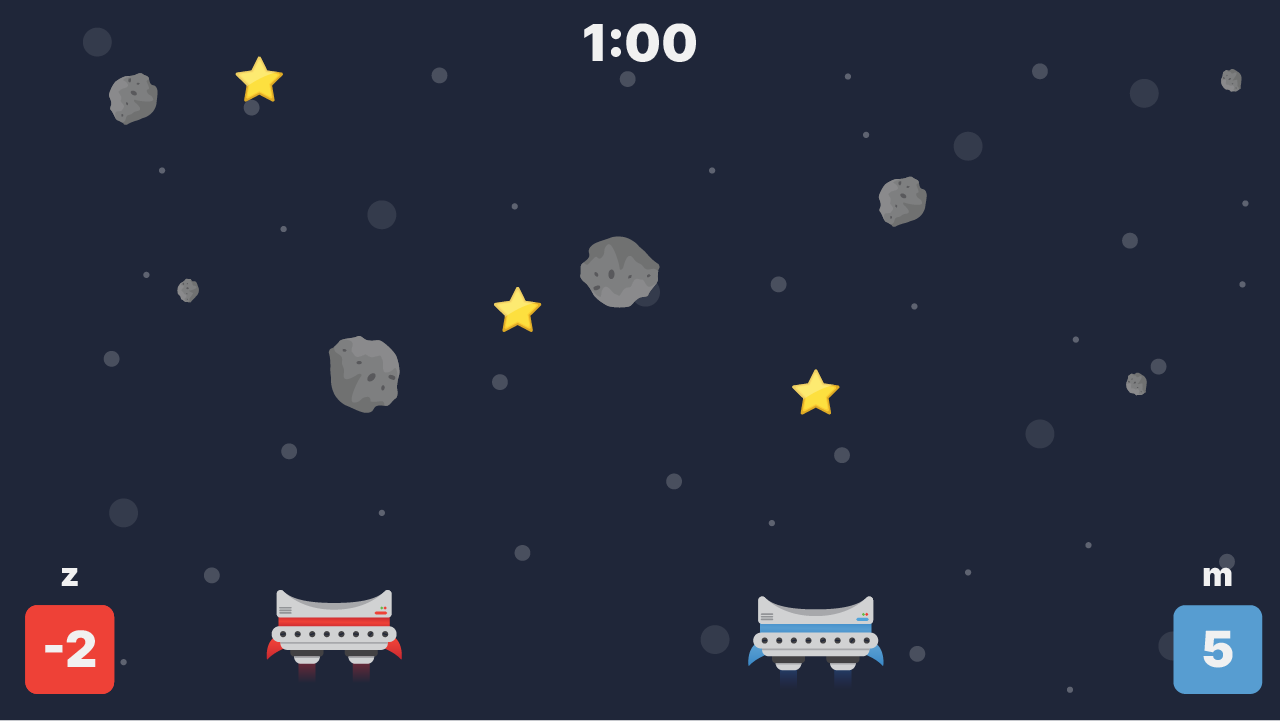Click the star right of center screen
Viewport: 1280px width, 721px height.
[x=815, y=390]
